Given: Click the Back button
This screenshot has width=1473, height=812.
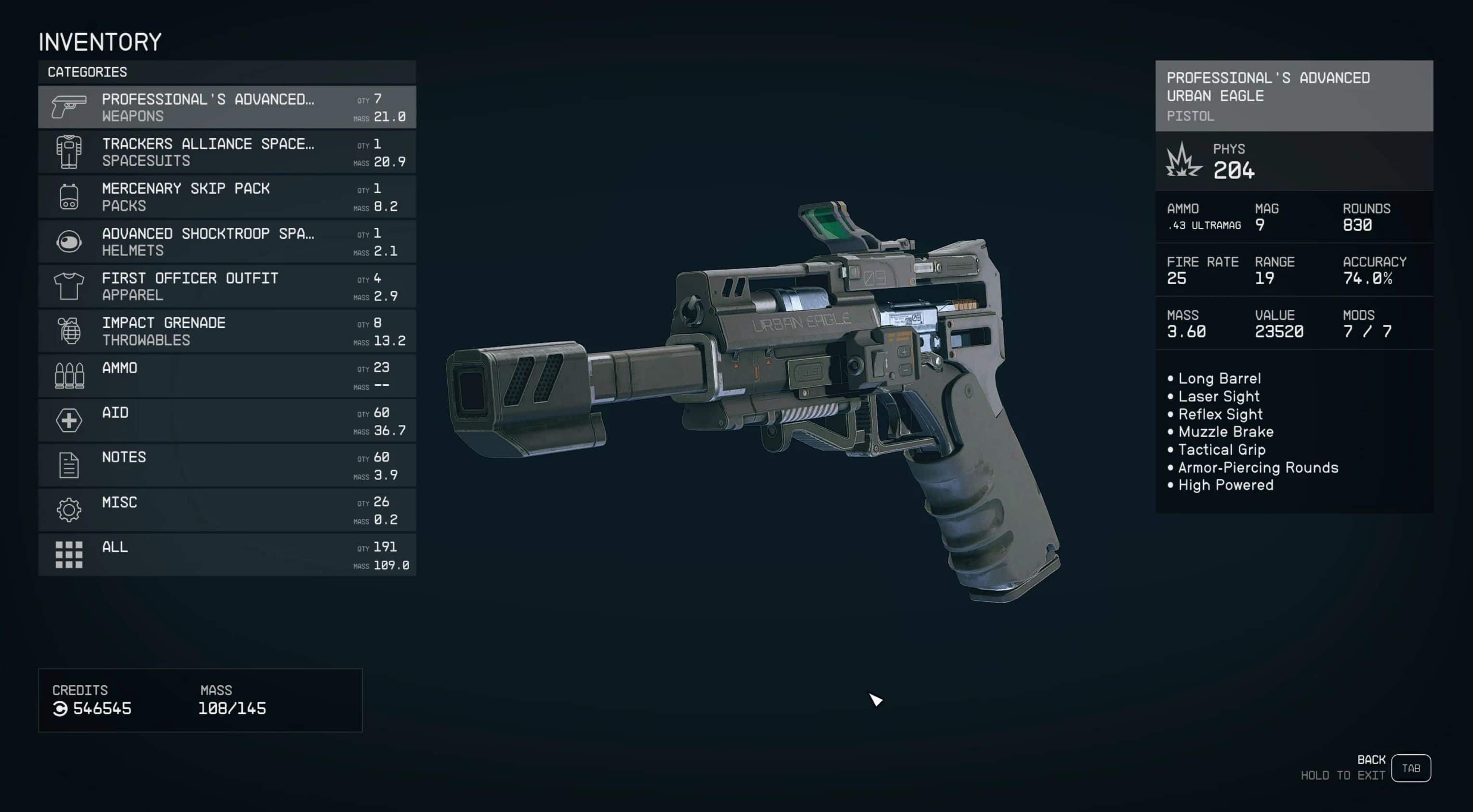Looking at the screenshot, I should [x=1410, y=768].
